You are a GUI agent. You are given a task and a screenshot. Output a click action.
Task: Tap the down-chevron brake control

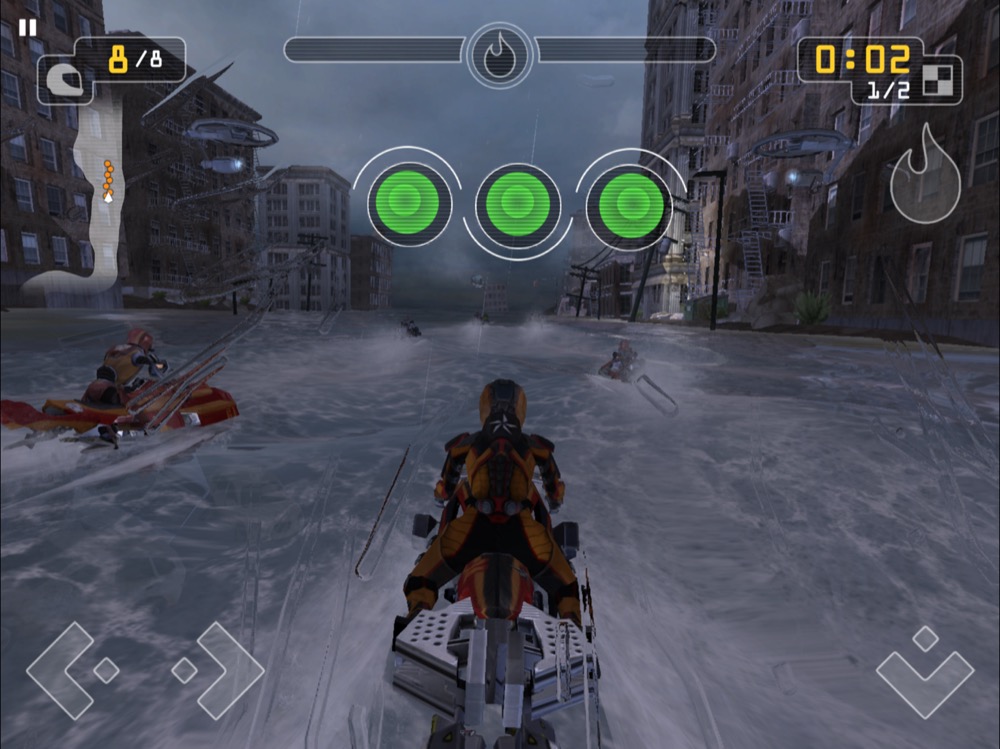[925, 668]
